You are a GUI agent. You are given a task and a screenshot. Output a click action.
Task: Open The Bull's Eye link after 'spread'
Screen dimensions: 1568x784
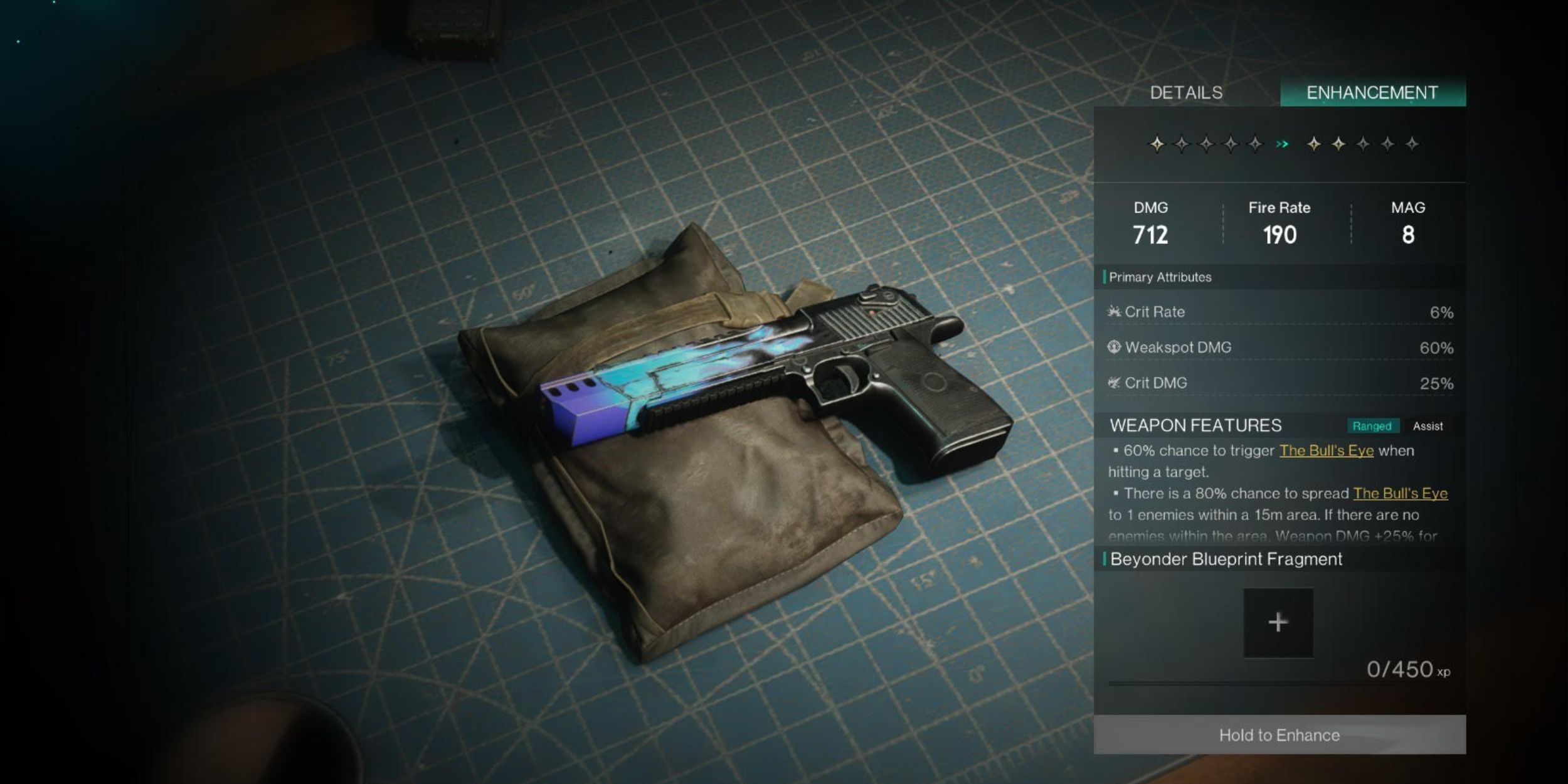pos(1400,493)
